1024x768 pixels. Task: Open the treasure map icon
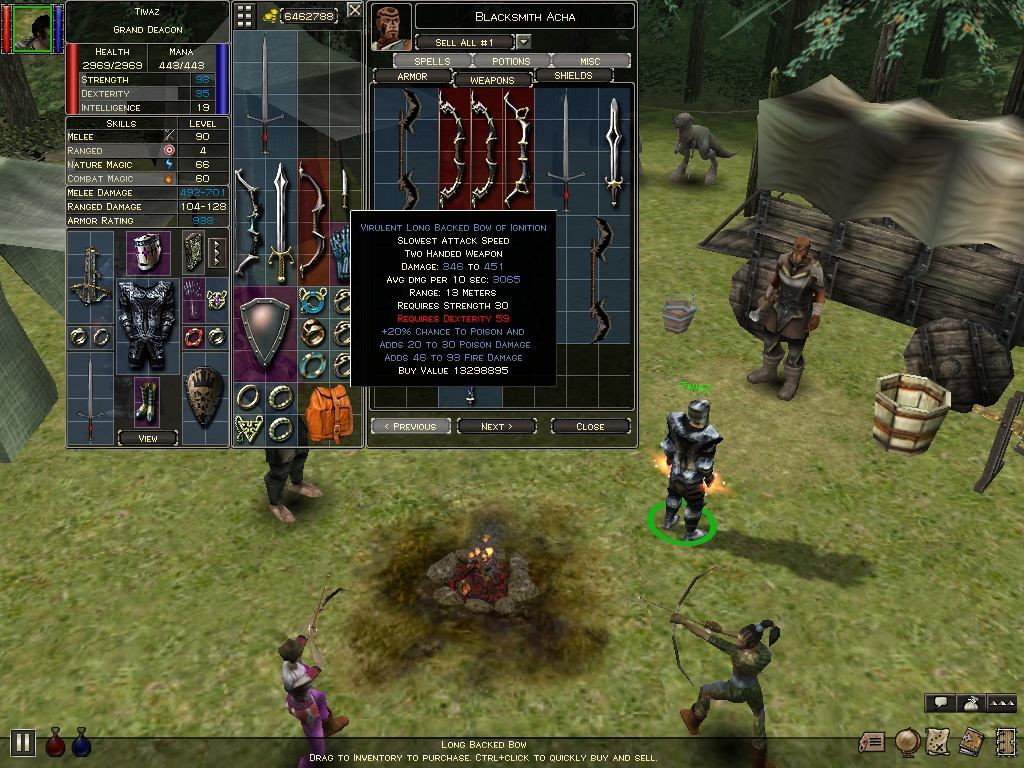point(937,741)
